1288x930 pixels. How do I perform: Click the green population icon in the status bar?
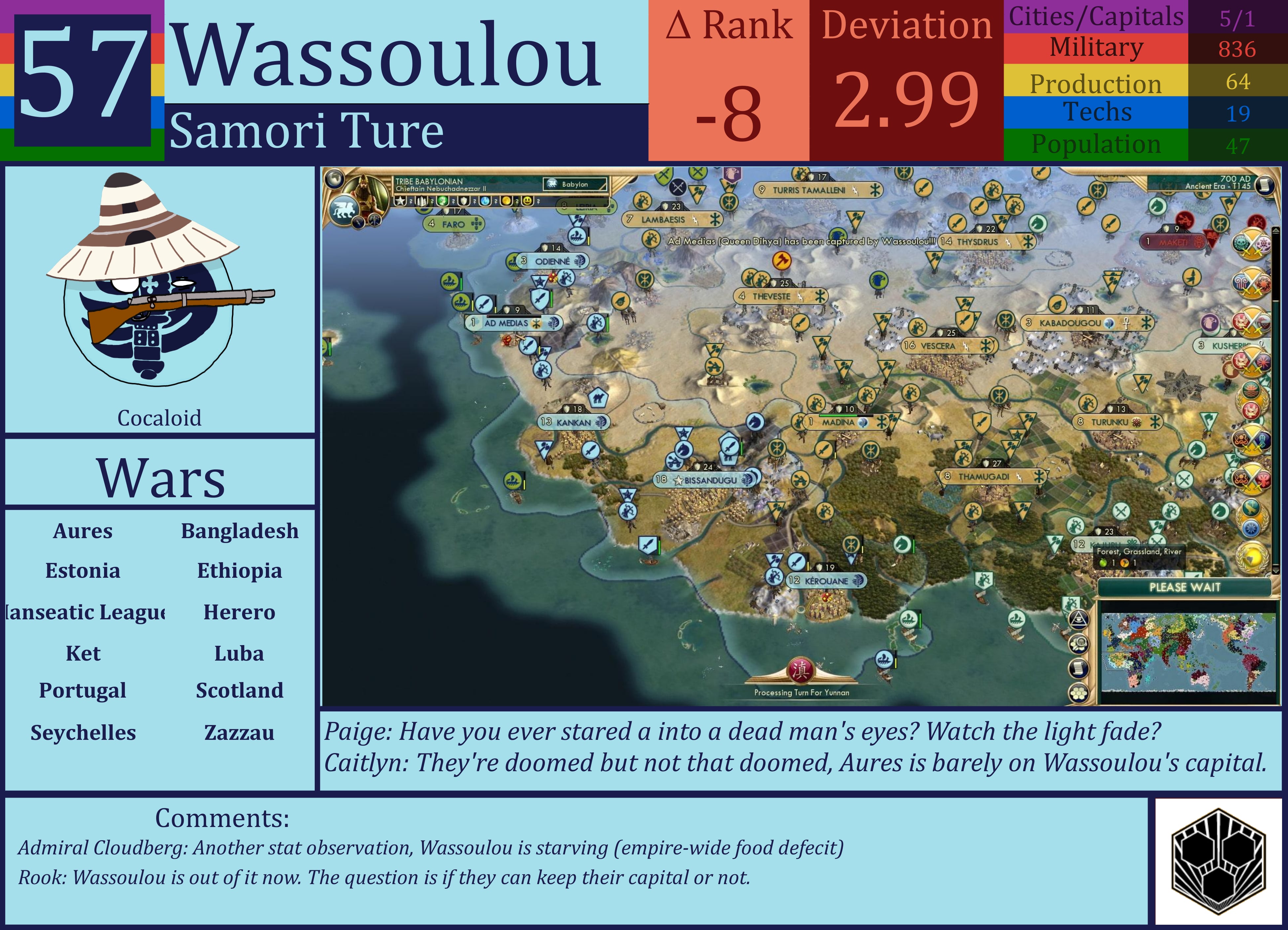coord(443,202)
